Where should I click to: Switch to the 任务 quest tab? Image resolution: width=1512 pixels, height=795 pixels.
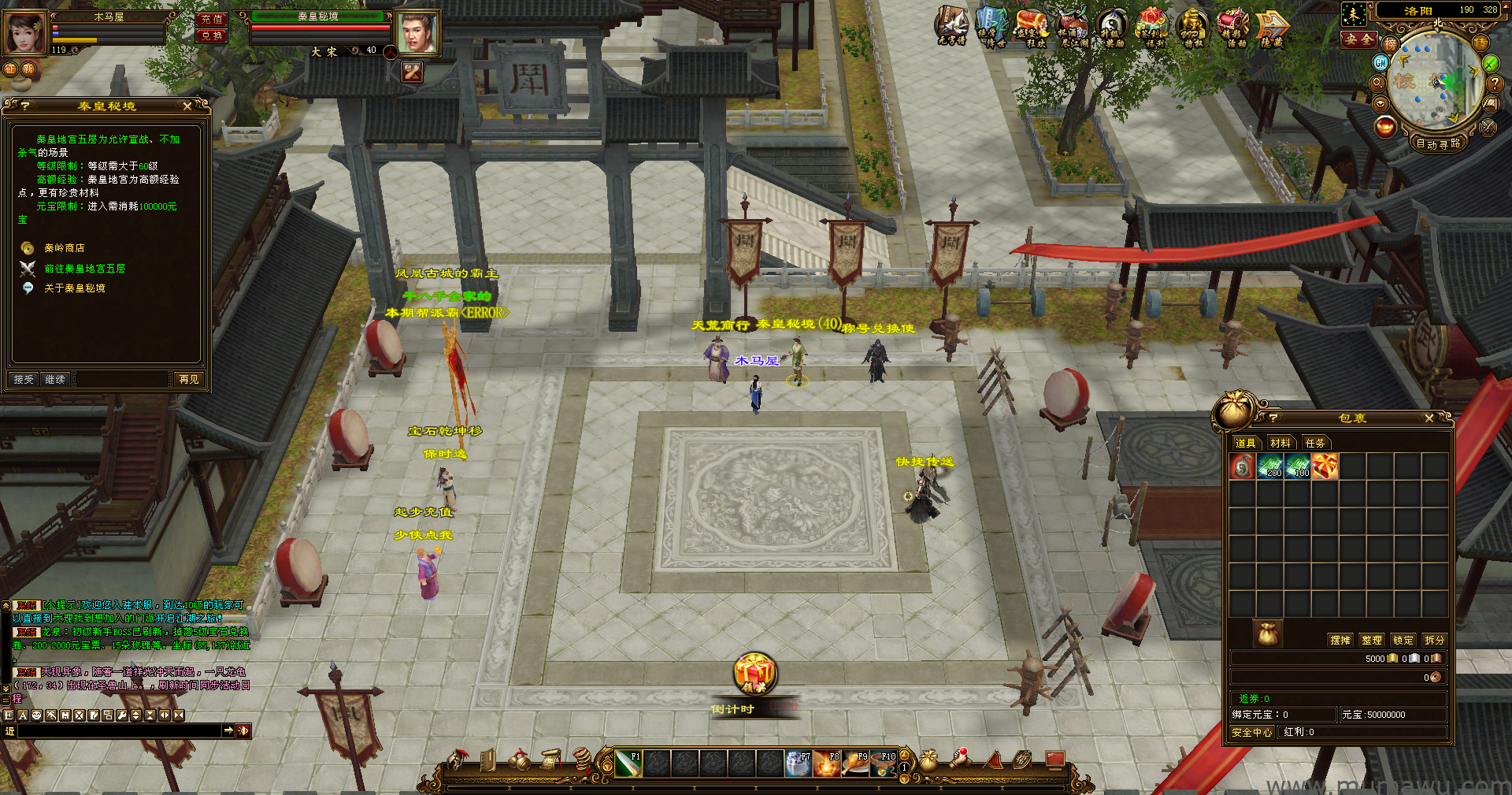tap(1315, 443)
